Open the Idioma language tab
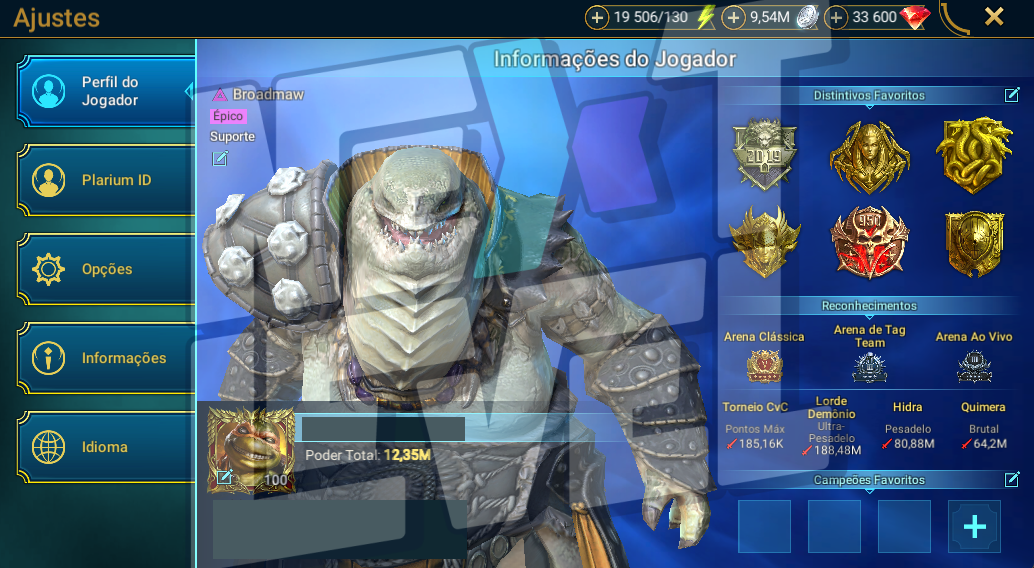The width and height of the screenshot is (1034, 568). [106, 447]
